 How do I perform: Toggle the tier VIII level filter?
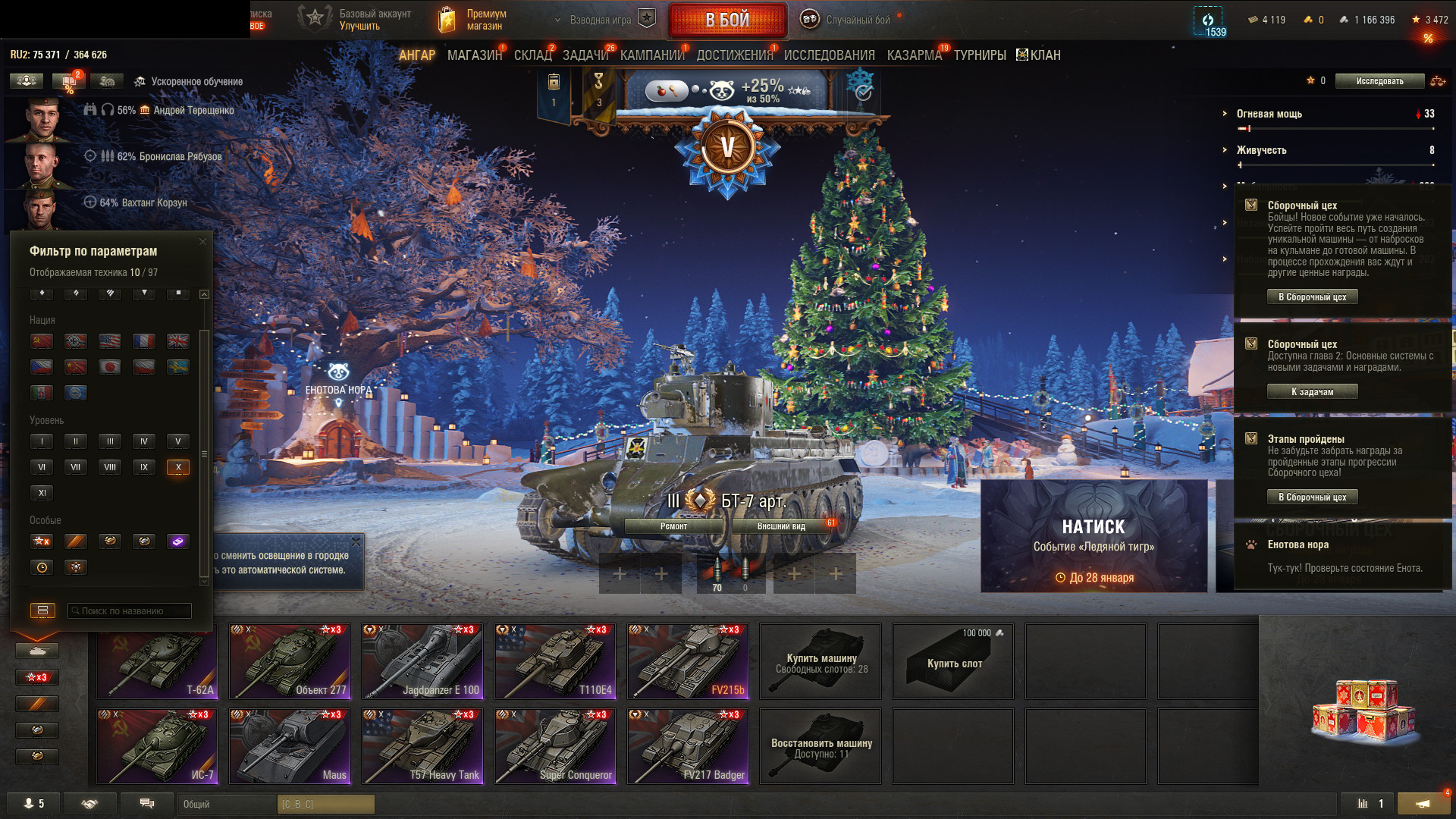point(110,467)
